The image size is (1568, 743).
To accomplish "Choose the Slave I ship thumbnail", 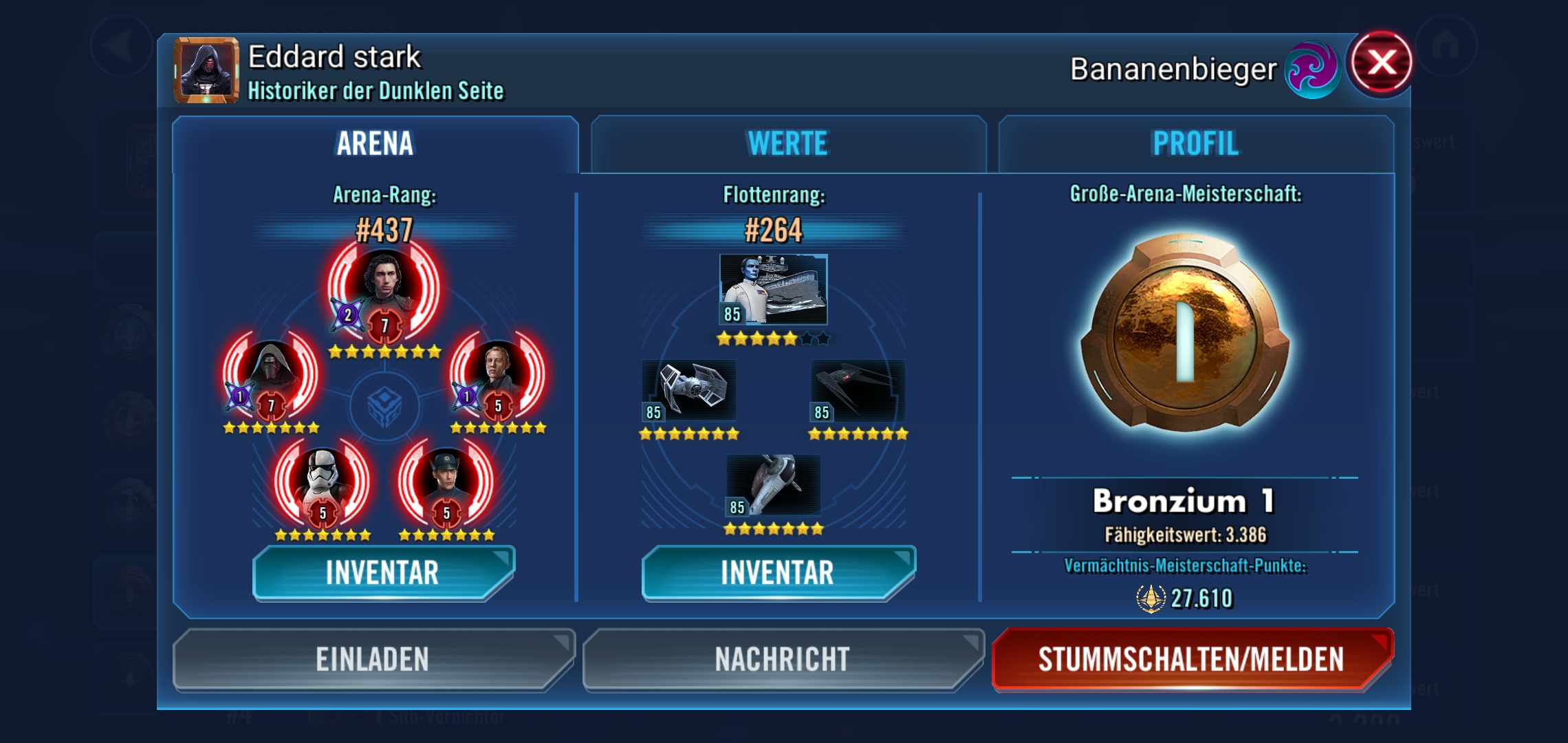I will pos(774,485).
